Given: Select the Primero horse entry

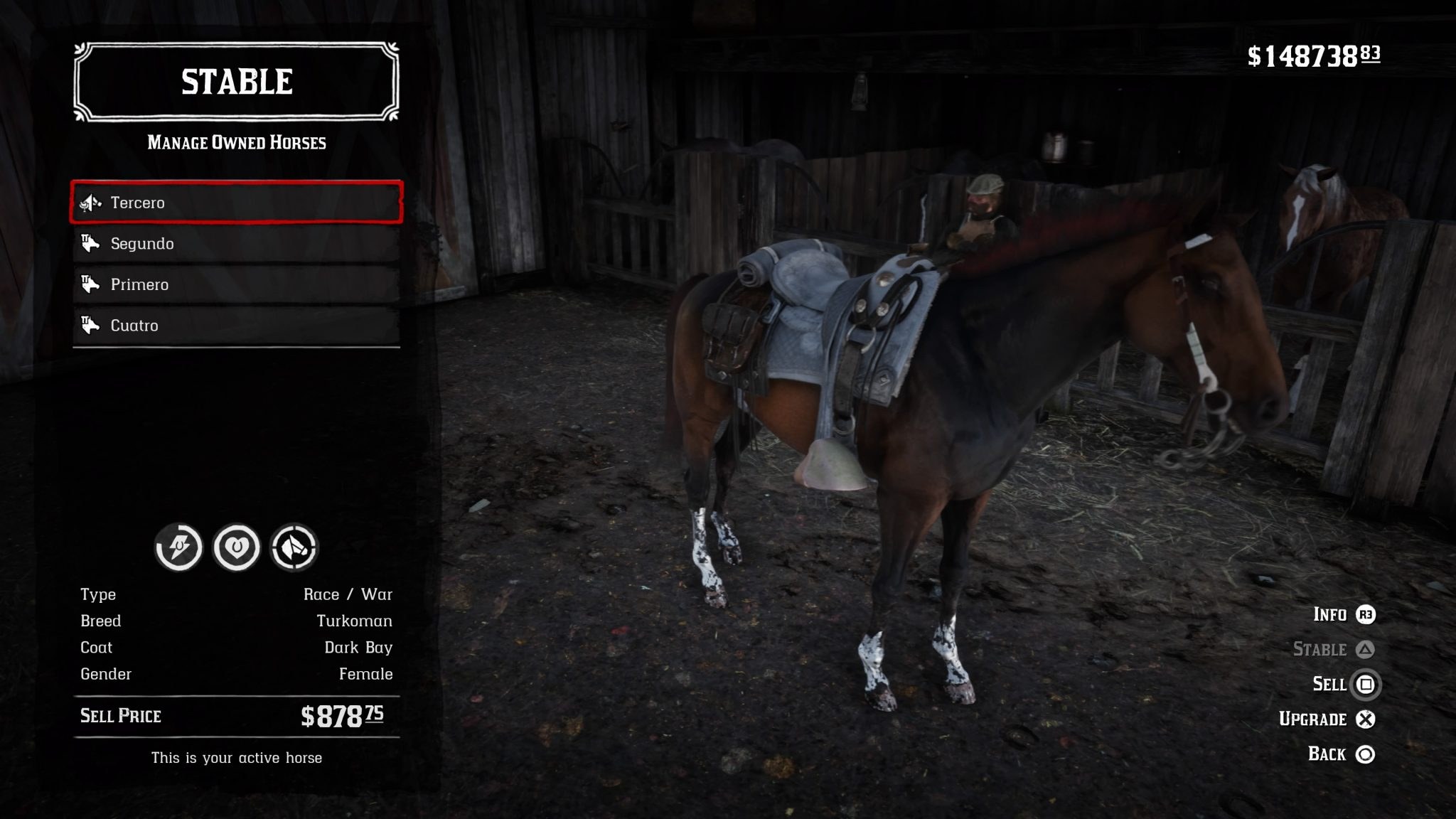Looking at the screenshot, I should tap(236, 284).
